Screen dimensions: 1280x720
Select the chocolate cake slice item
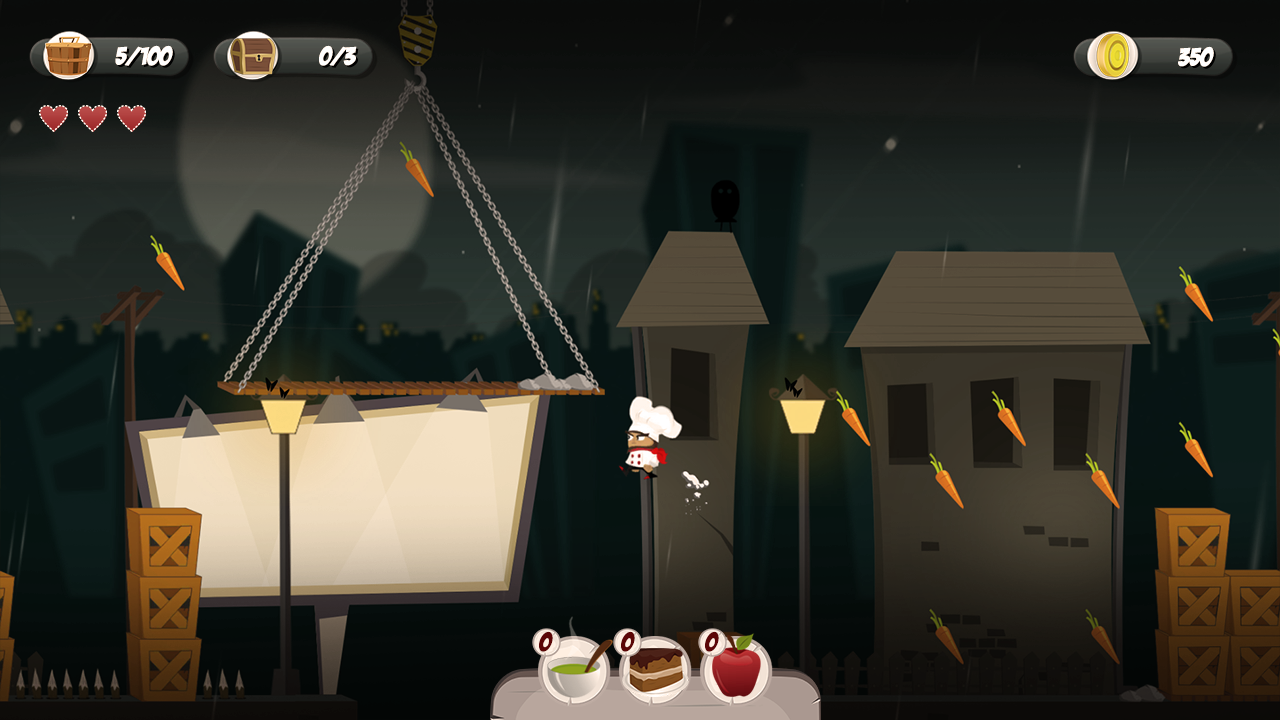(656, 669)
